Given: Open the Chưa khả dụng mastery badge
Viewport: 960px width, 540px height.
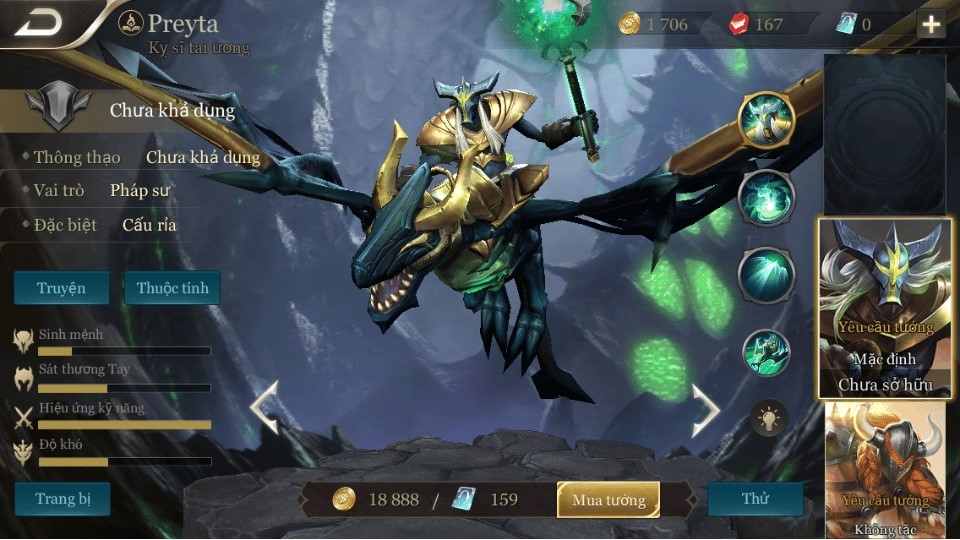Looking at the screenshot, I should pos(50,108).
